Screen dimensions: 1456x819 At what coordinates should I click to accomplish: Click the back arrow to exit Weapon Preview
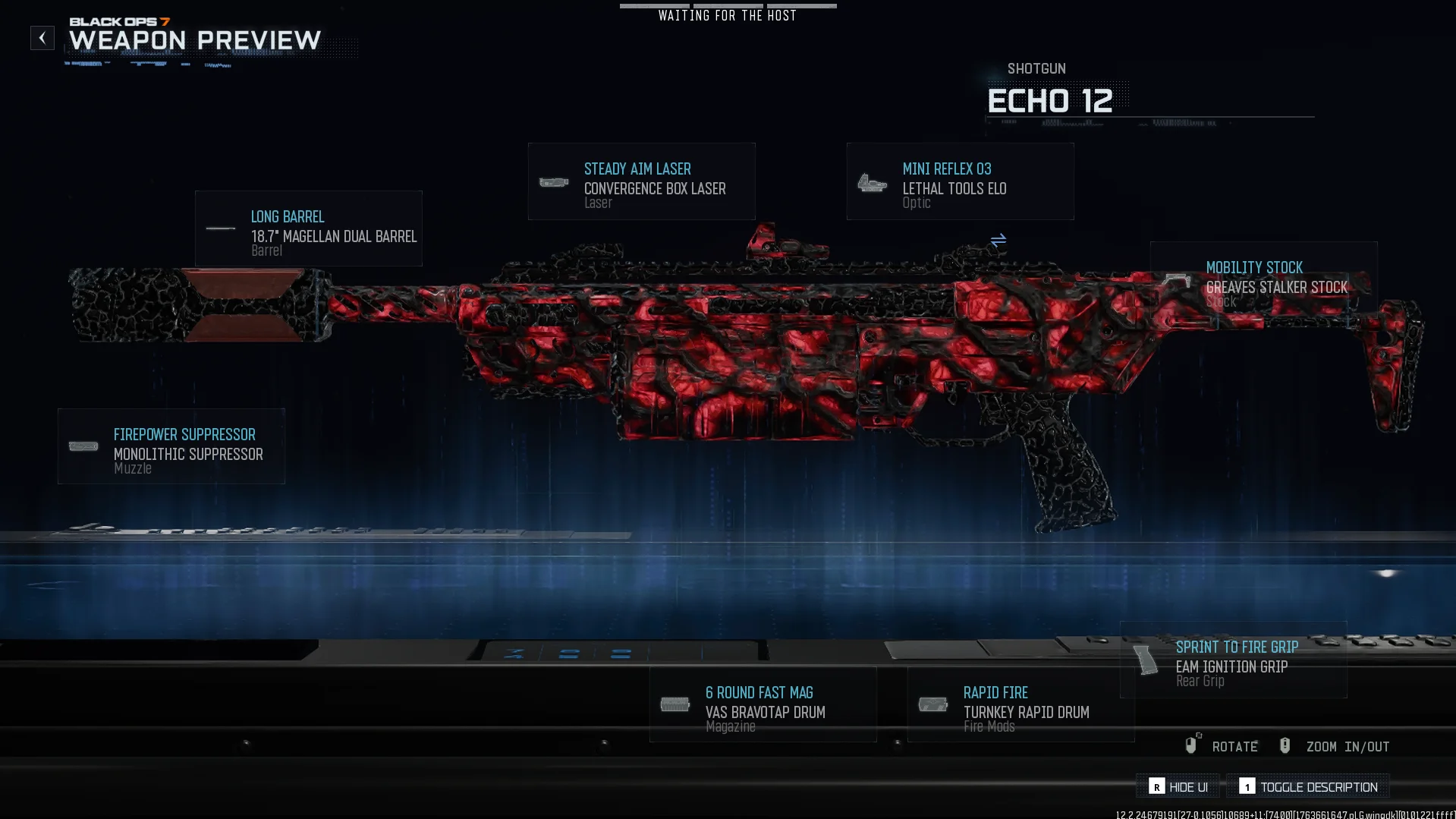(42, 37)
